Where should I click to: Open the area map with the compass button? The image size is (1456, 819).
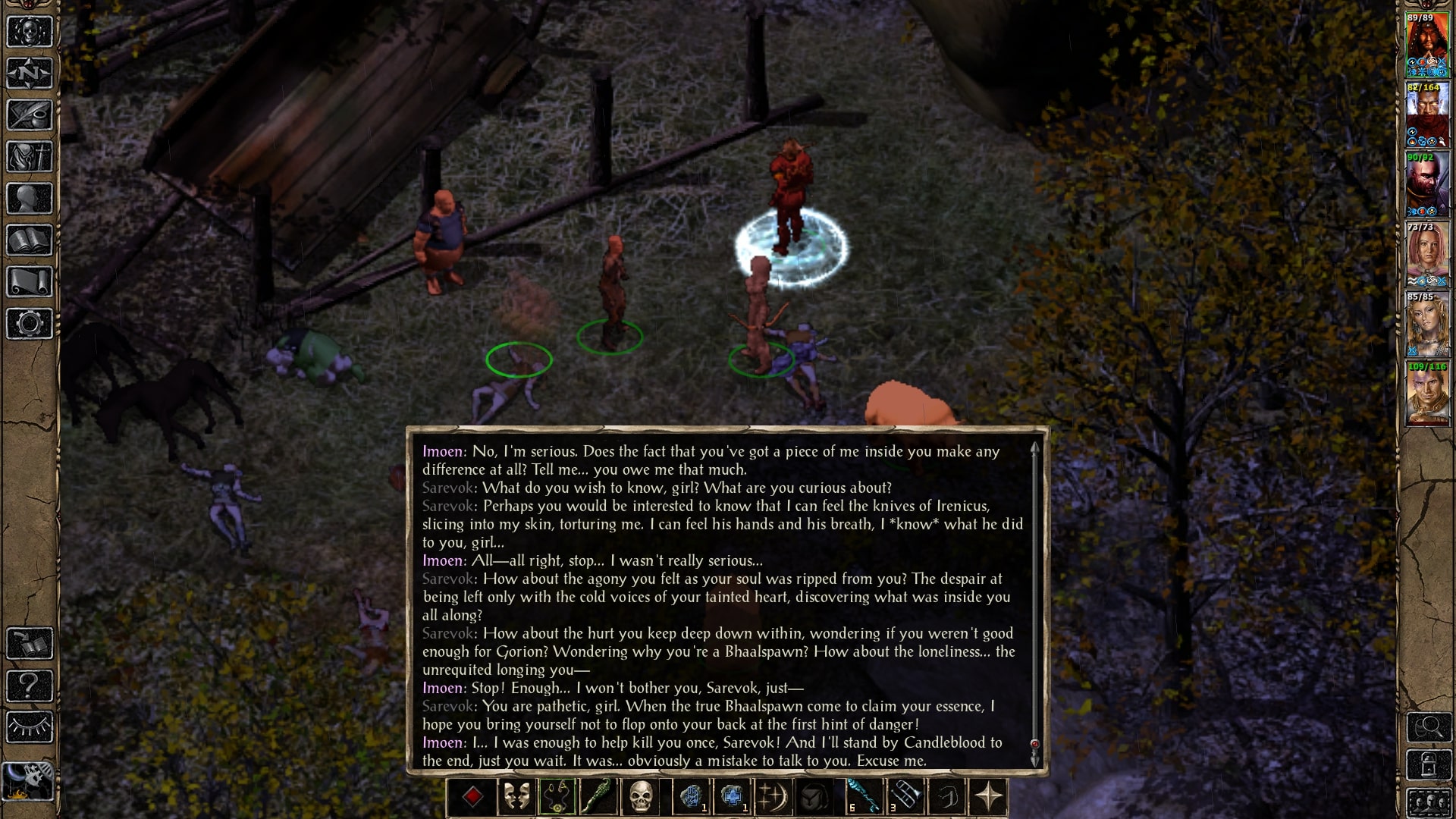tap(30, 74)
